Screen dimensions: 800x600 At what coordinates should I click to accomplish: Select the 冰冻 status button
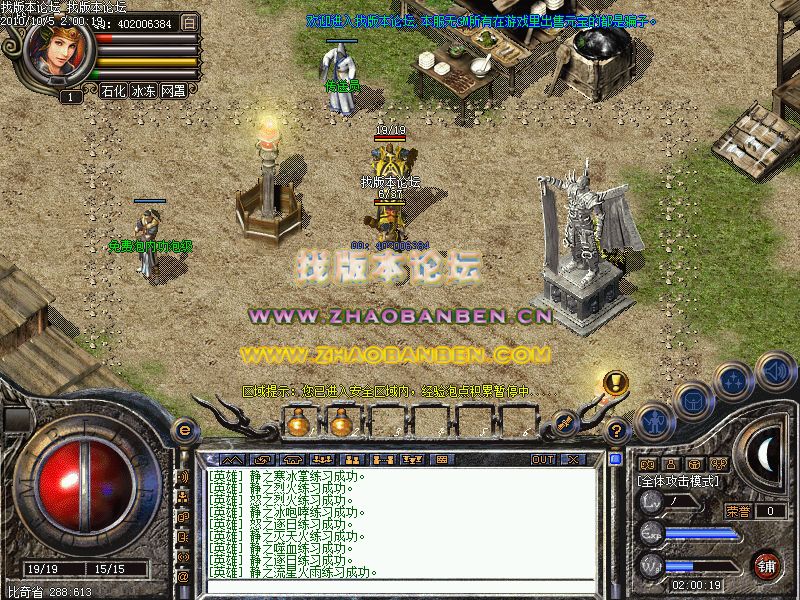(143, 91)
